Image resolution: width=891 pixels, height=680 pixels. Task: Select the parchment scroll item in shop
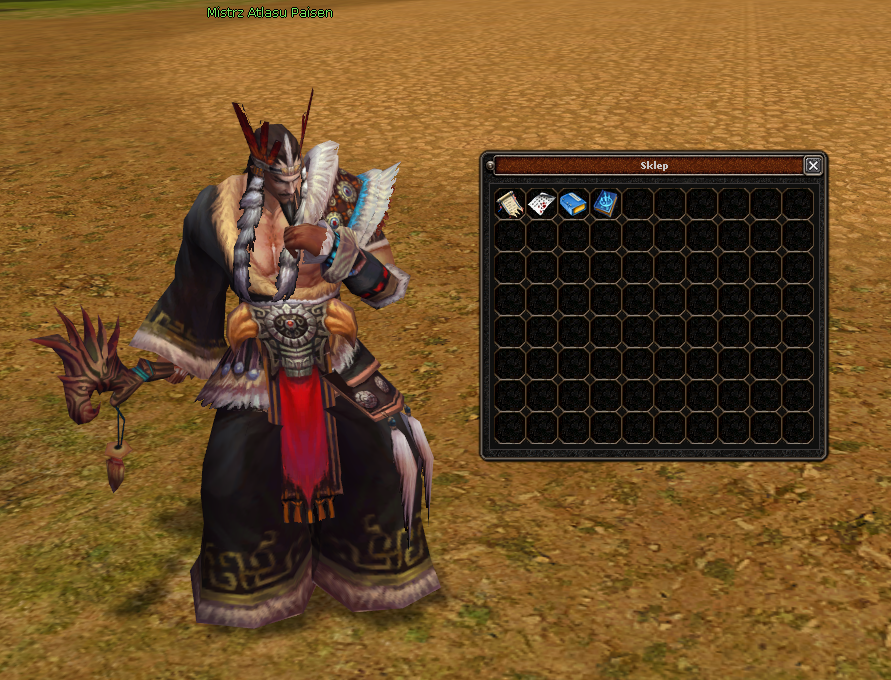[510, 204]
